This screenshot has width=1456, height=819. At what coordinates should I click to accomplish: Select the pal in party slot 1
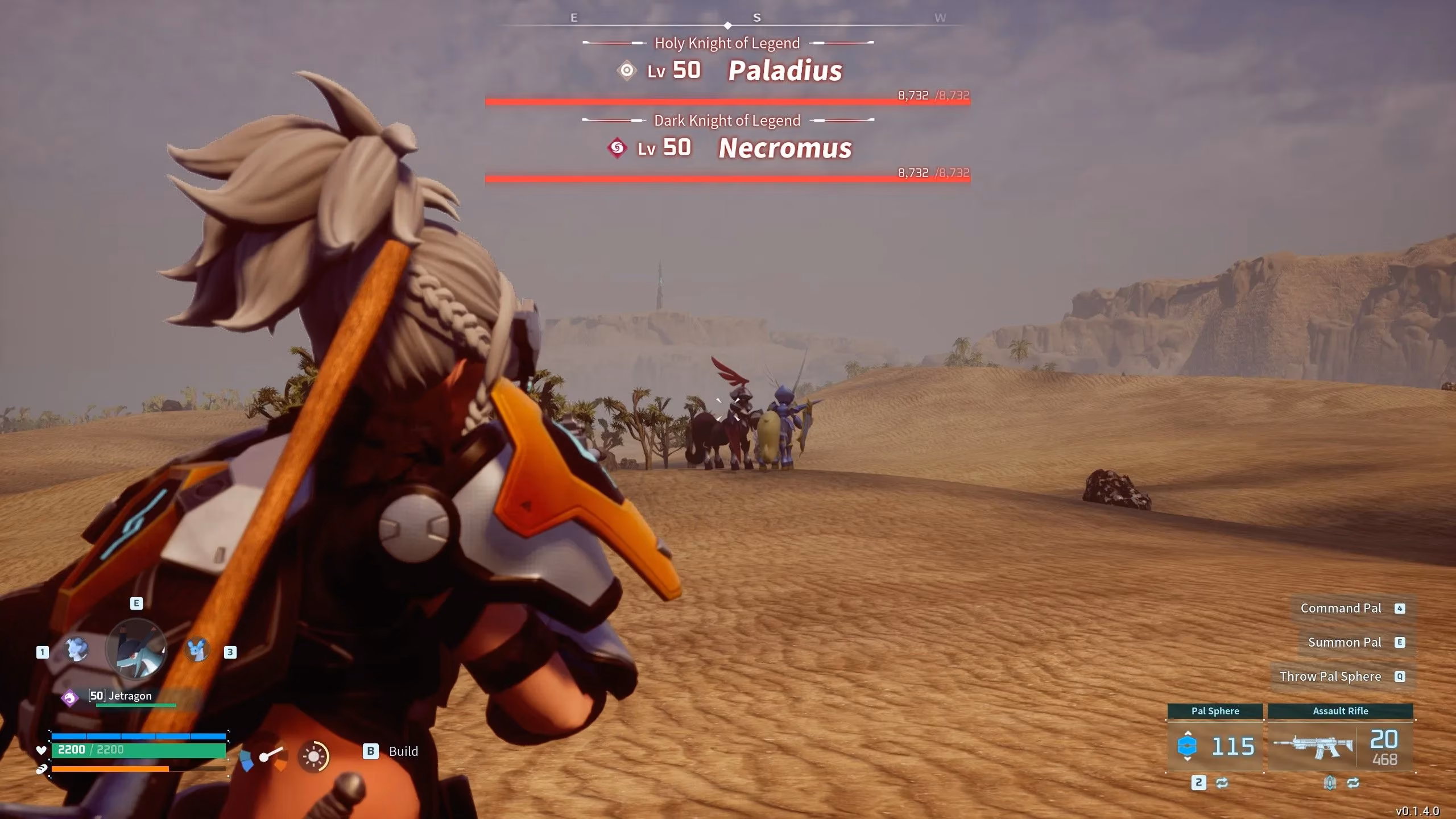click(x=76, y=649)
